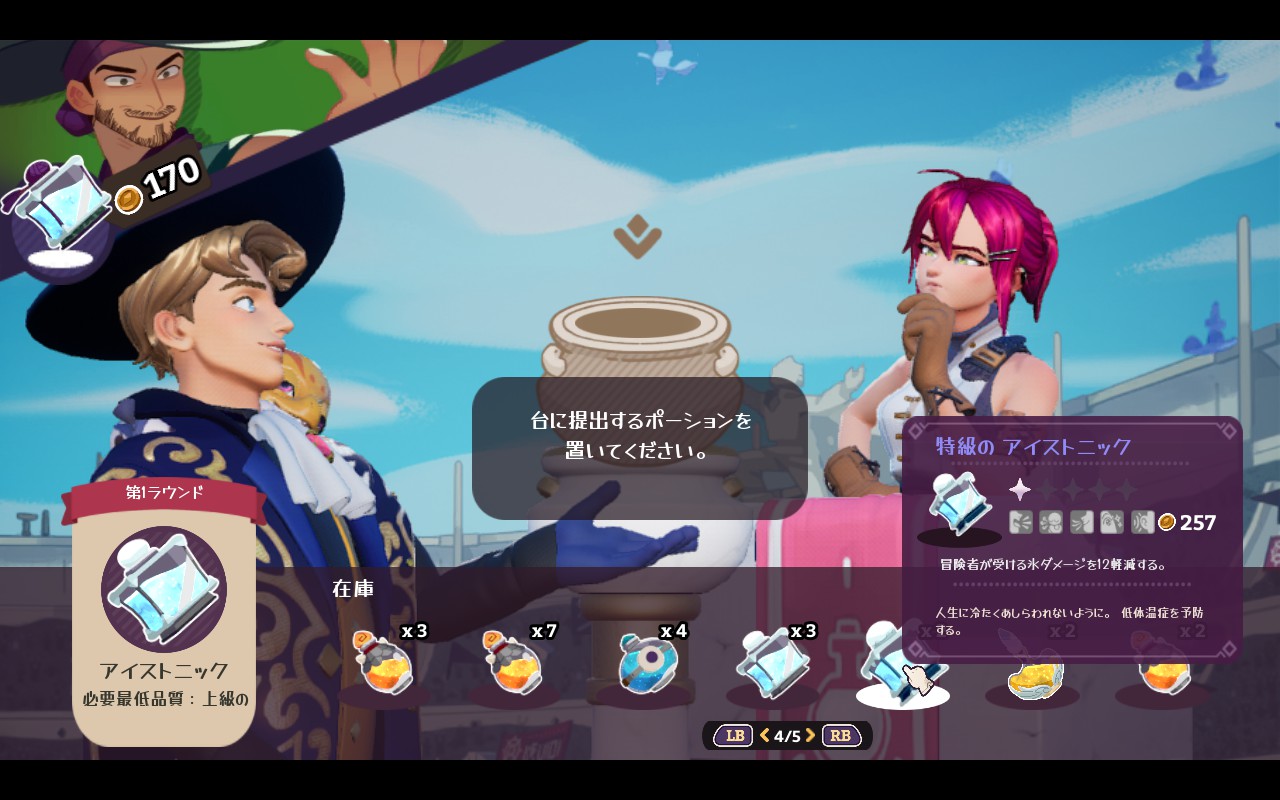Go to the next inventory page arrow

coord(811,736)
